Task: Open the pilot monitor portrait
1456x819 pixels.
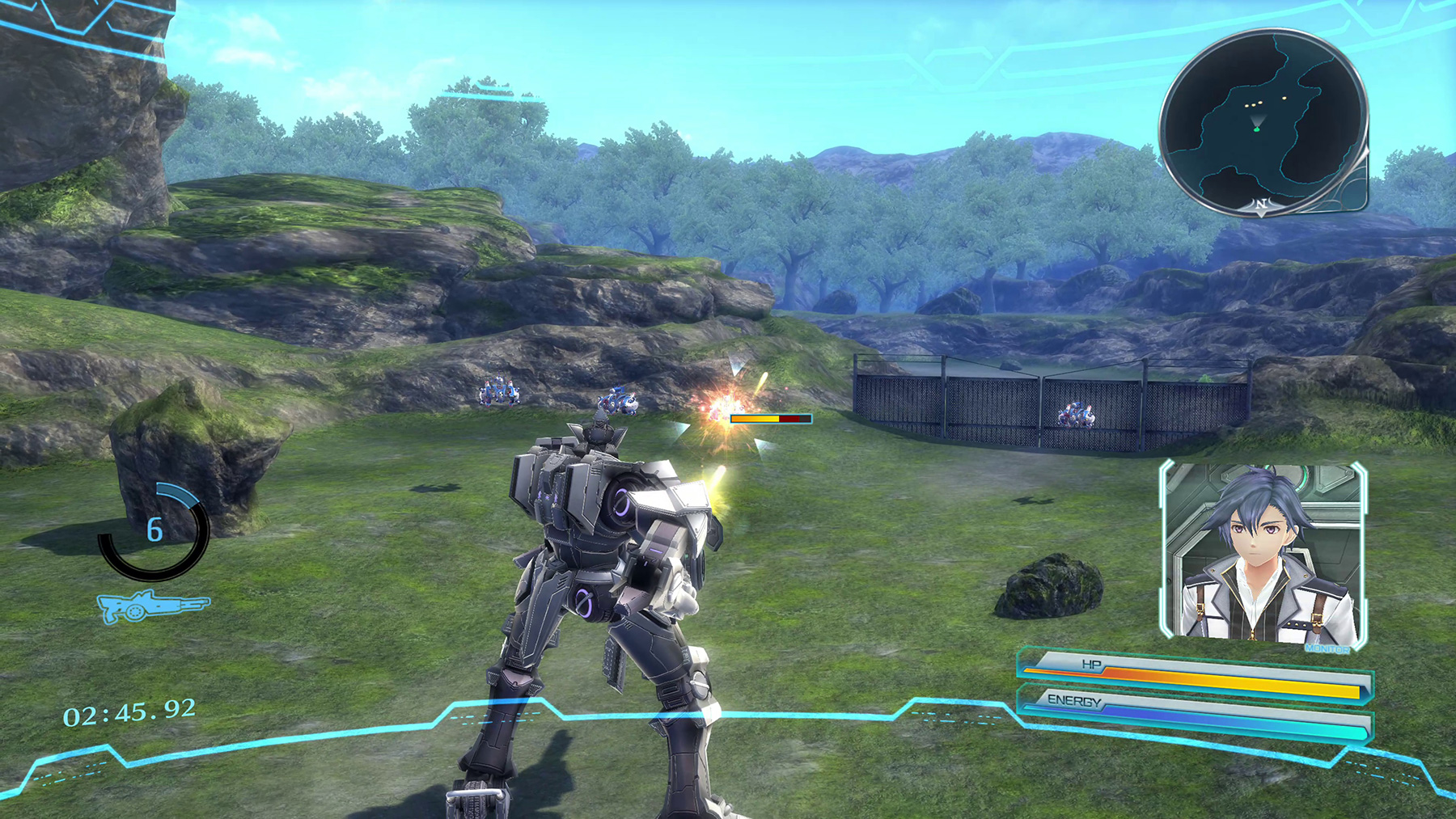Action: click(x=1263, y=555)
